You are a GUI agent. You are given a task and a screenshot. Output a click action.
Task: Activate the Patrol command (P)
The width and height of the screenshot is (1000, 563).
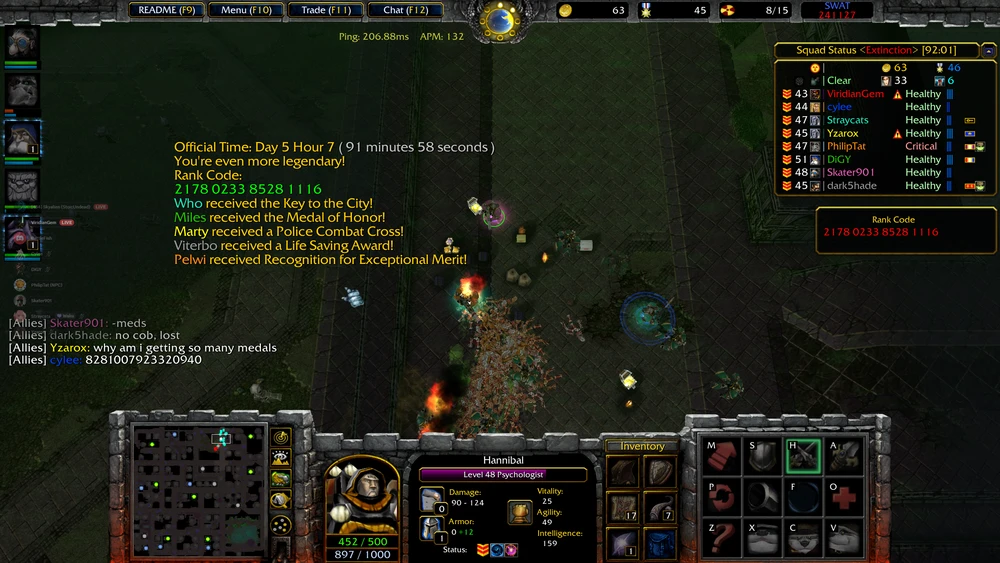point(720,497)
